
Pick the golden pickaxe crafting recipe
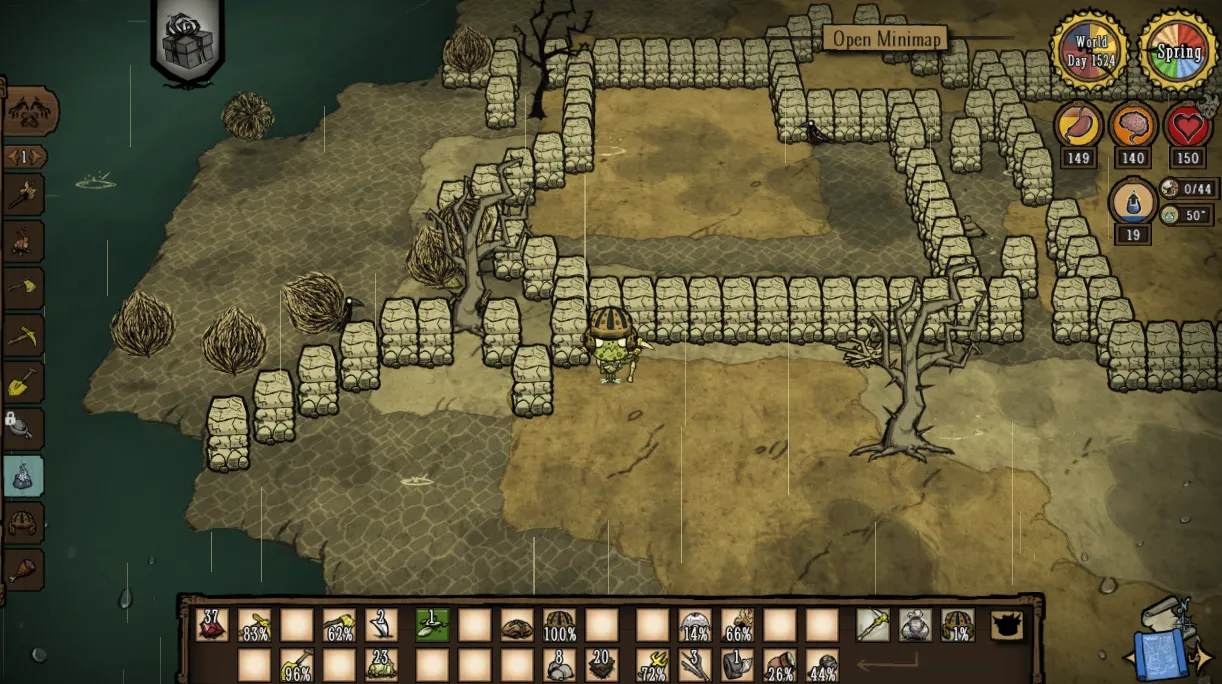point(24,335)
